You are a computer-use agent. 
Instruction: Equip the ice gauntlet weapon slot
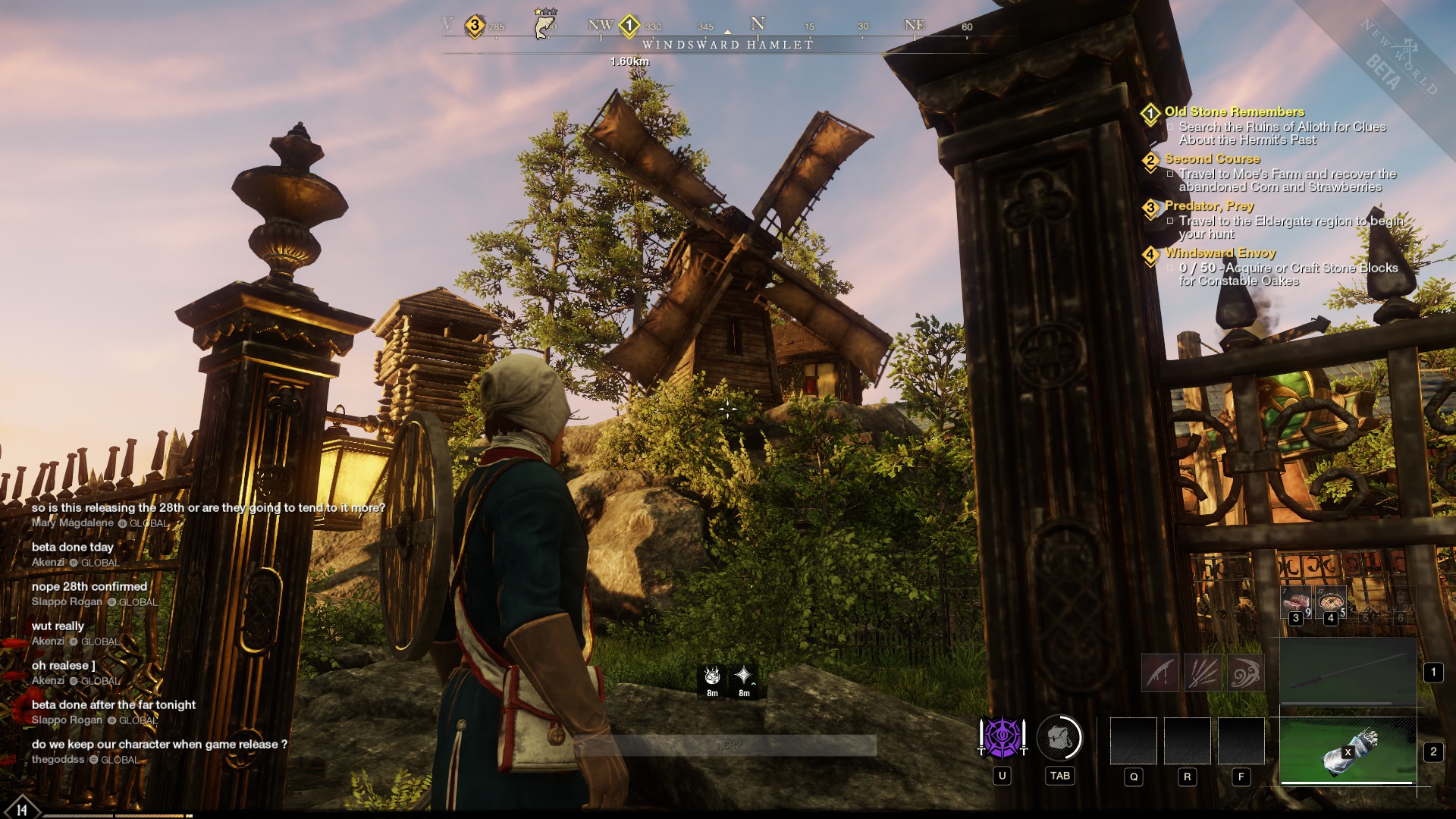pyautogui.click(x=1348, y=751)
